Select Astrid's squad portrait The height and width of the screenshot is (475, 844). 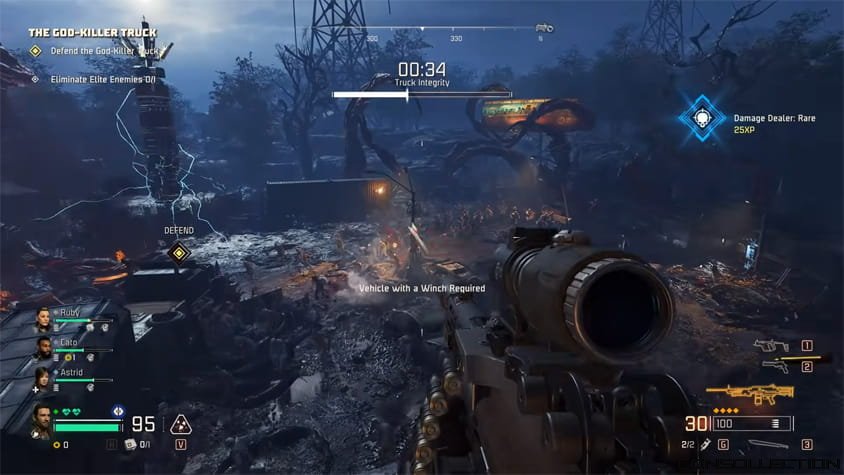pyautogui.click(x=44, y=376)
